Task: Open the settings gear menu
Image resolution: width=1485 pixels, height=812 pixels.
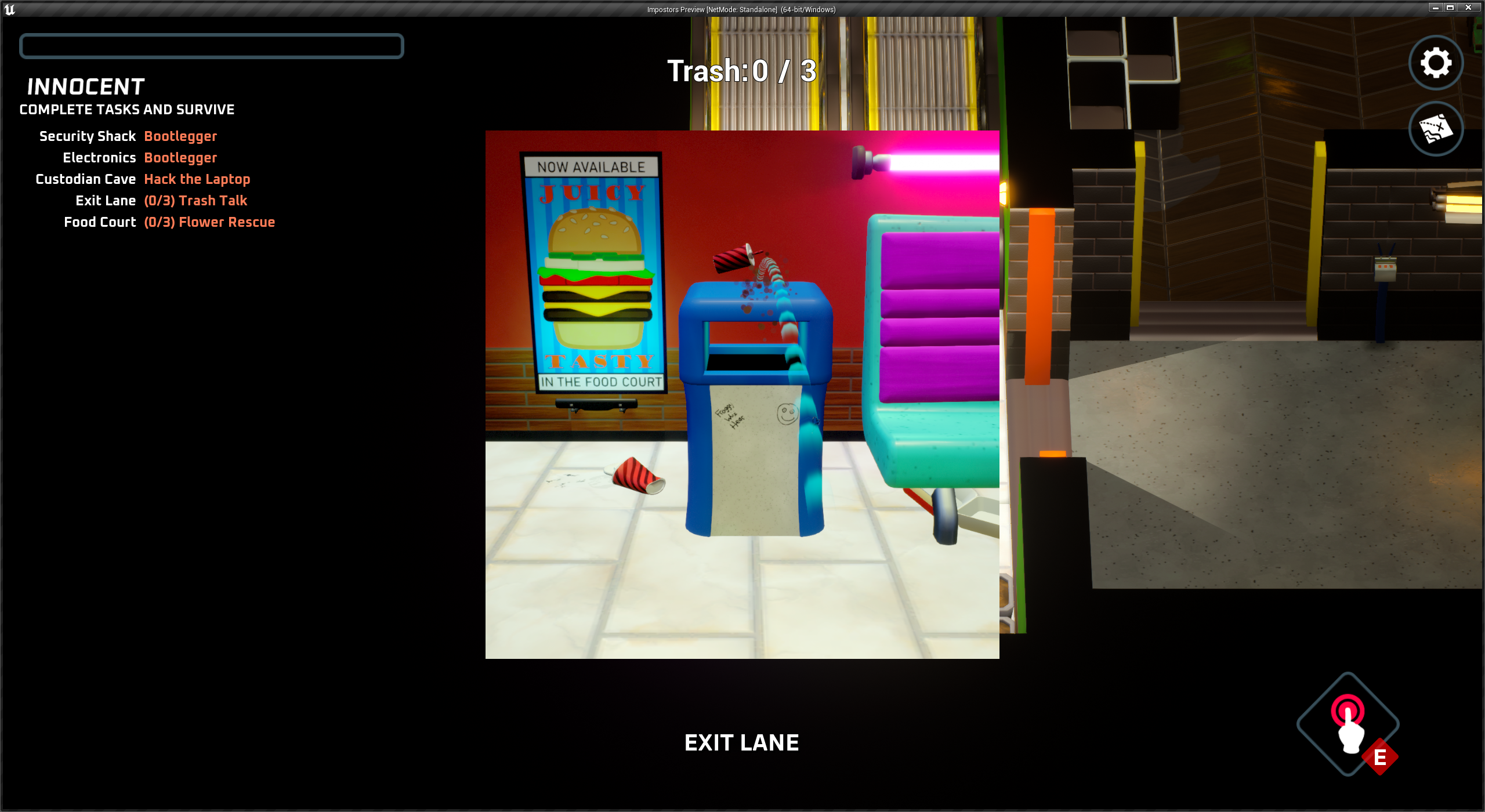Action: [x=1435, y=63]
